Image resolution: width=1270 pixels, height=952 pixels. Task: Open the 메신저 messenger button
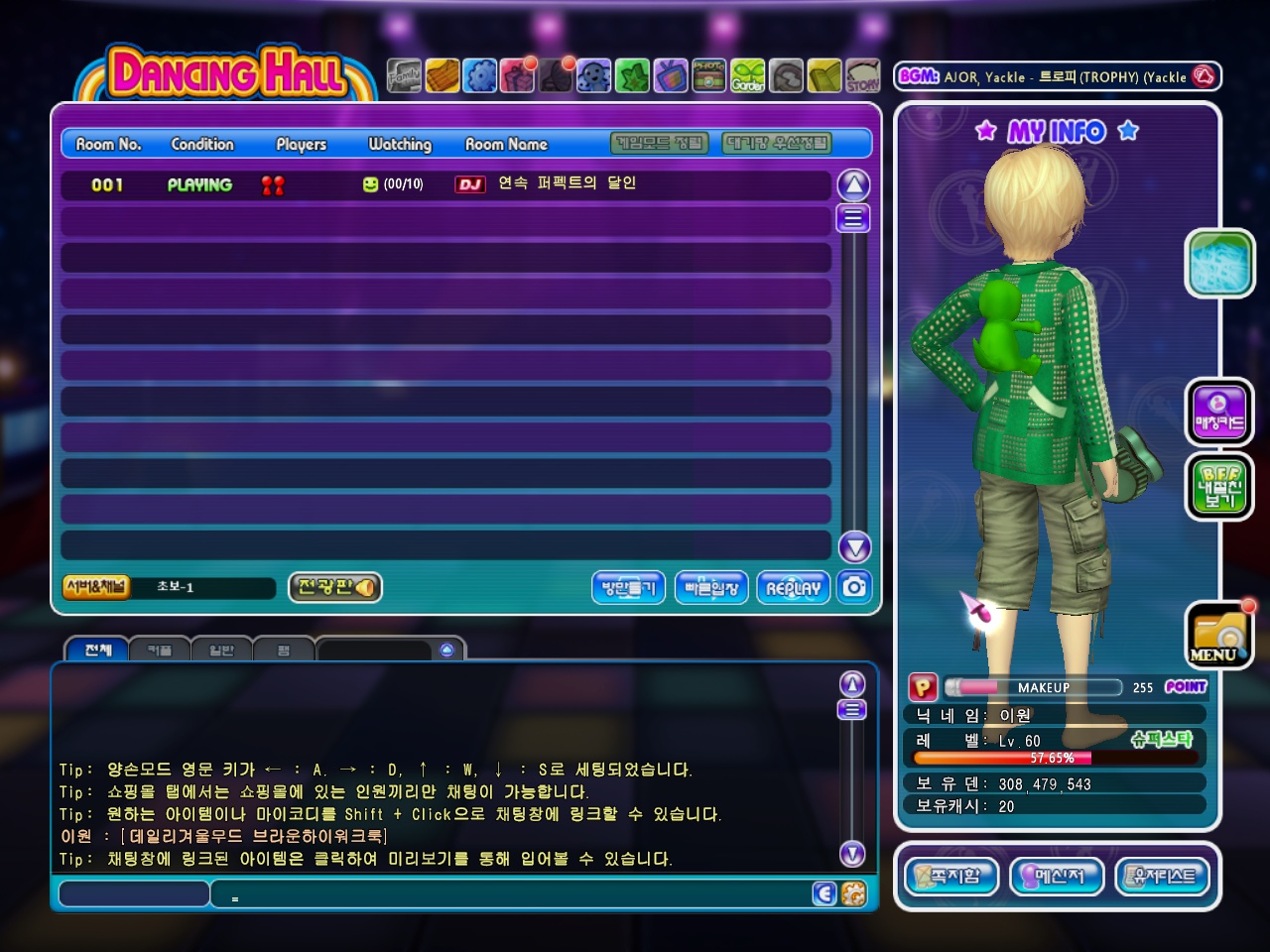[x=1056, y=877]
